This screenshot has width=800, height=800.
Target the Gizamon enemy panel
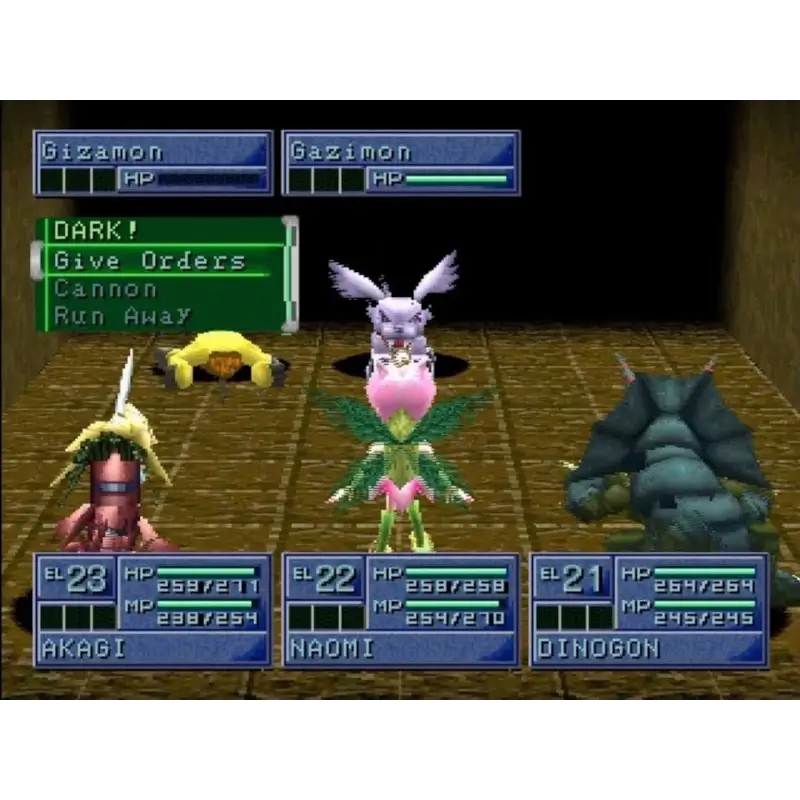click(x=153, y=163)
